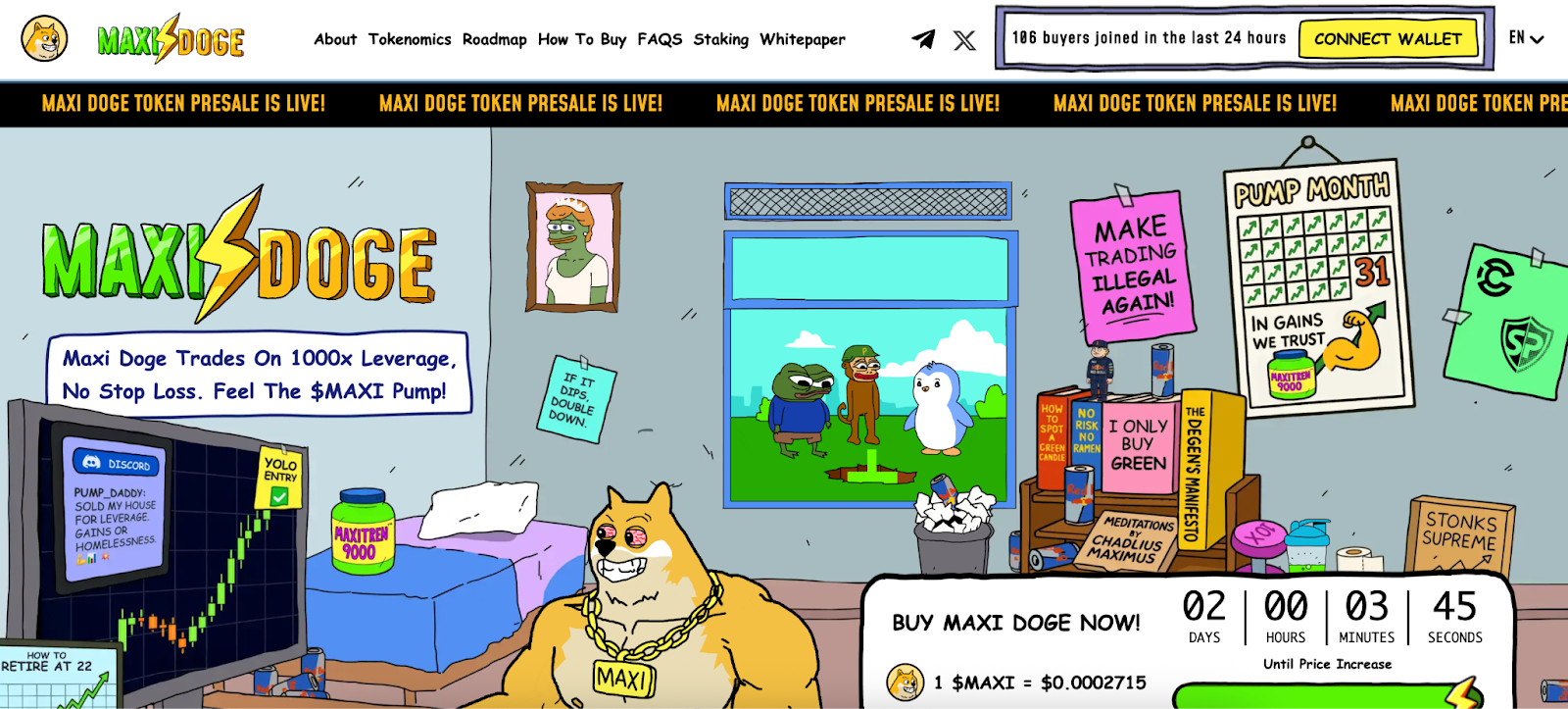Click the doge coin icon beside the $MAXI price

coord(905,684)
